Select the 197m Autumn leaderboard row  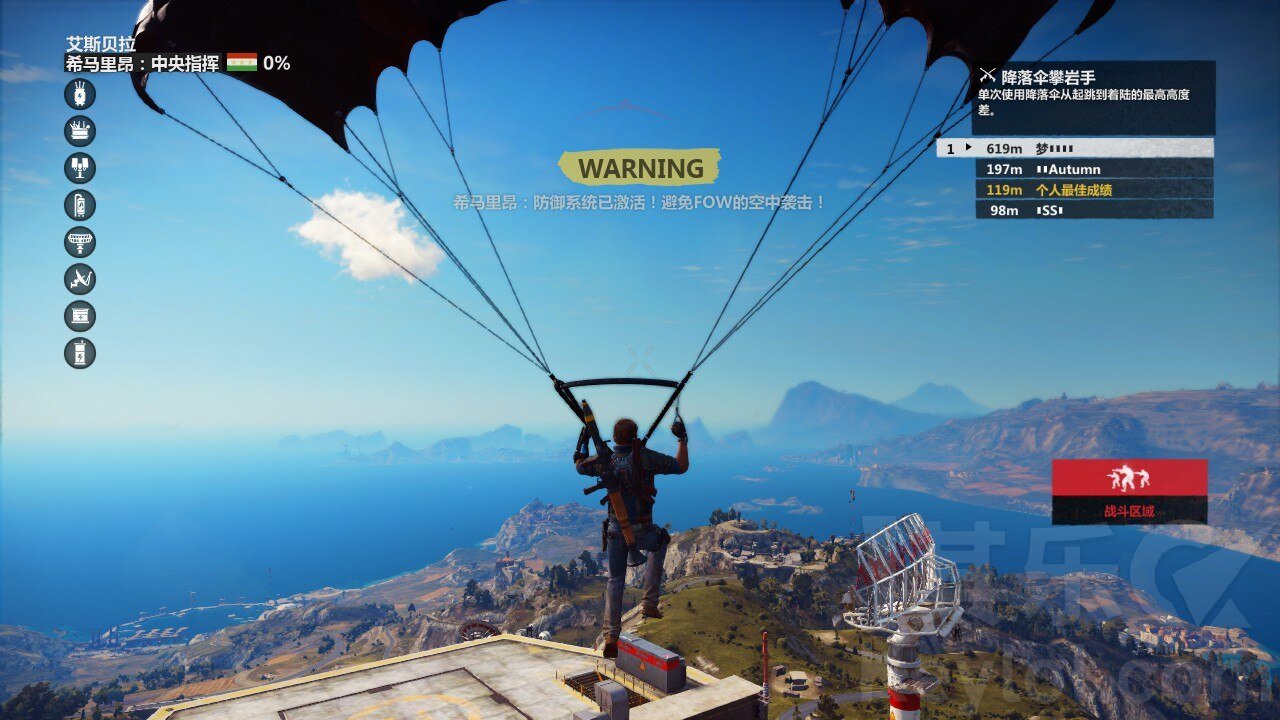coord(1094,169)
